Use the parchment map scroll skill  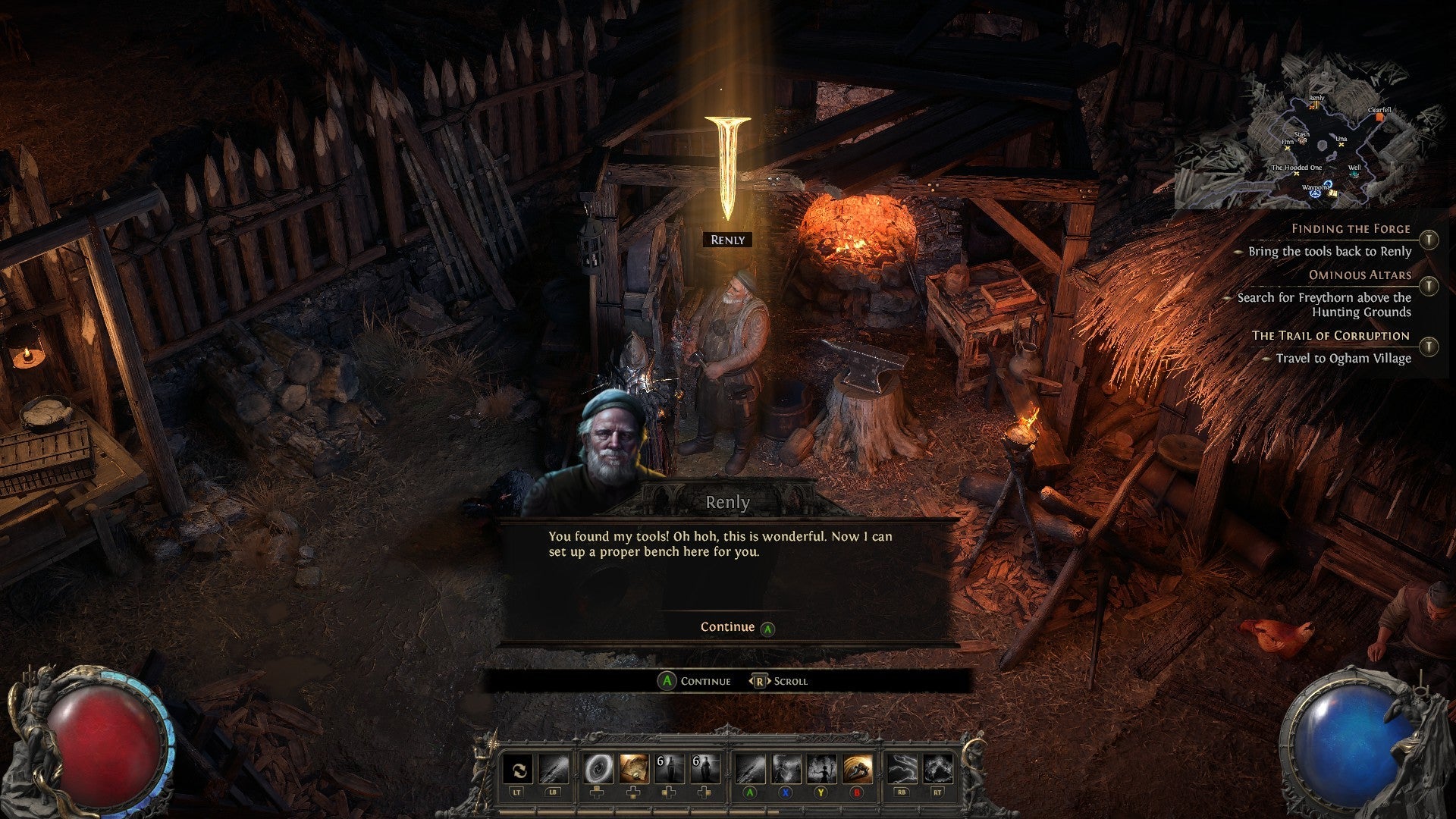pos(634,770)
